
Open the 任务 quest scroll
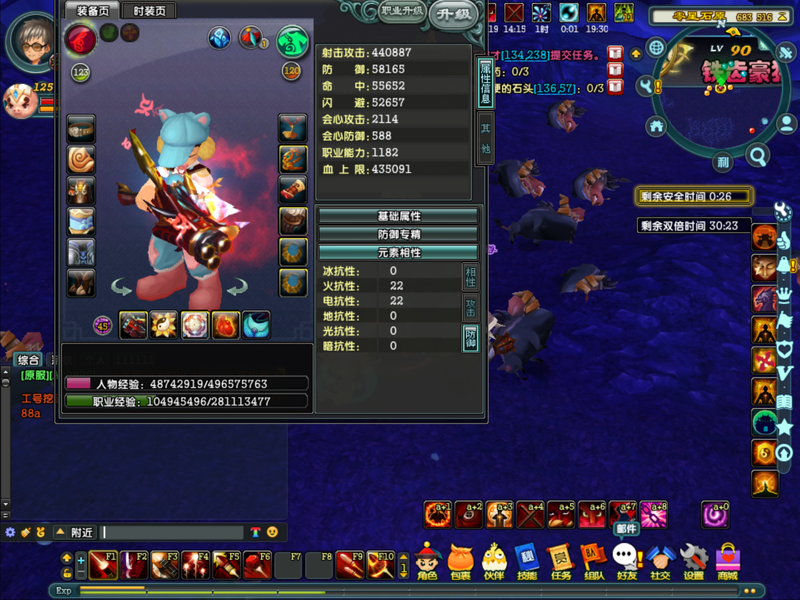(x=560, y=561)
